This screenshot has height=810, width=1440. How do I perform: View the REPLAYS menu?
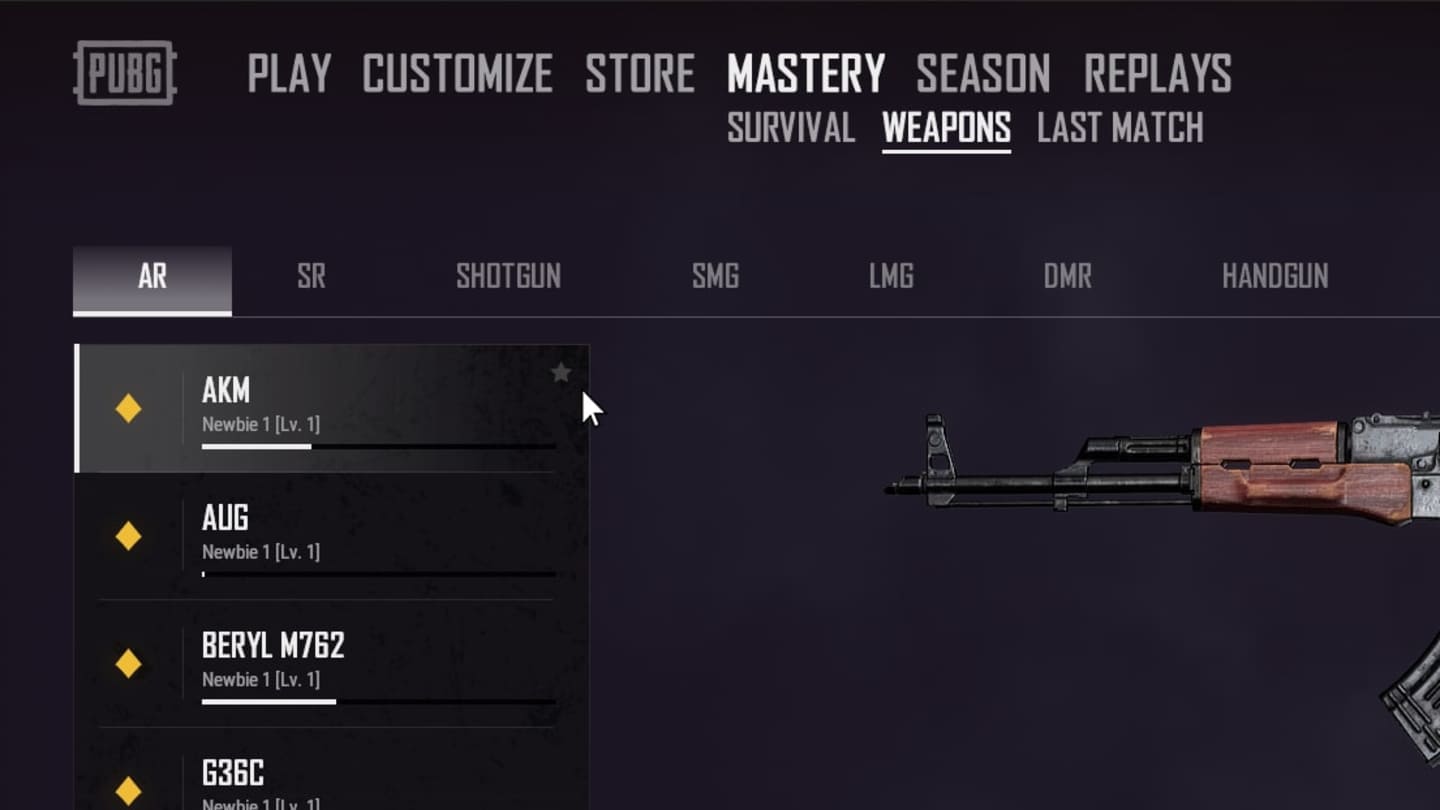(x=1157, y=74)
